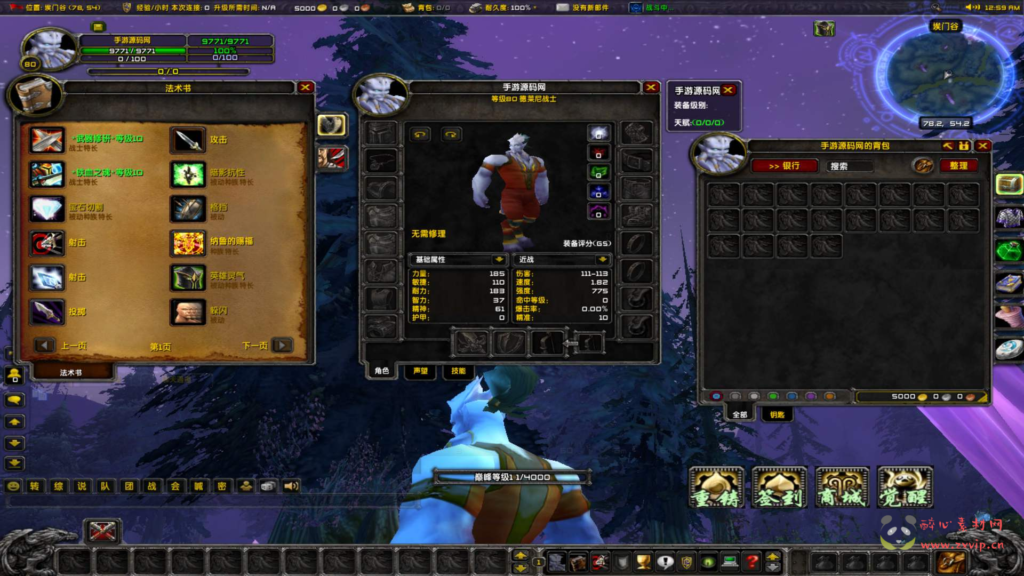Image resolution: width=1024 pixels, height=576 pixels.
Task: Go to the spellbook's next page (下一页)
Action: (283, 345)
